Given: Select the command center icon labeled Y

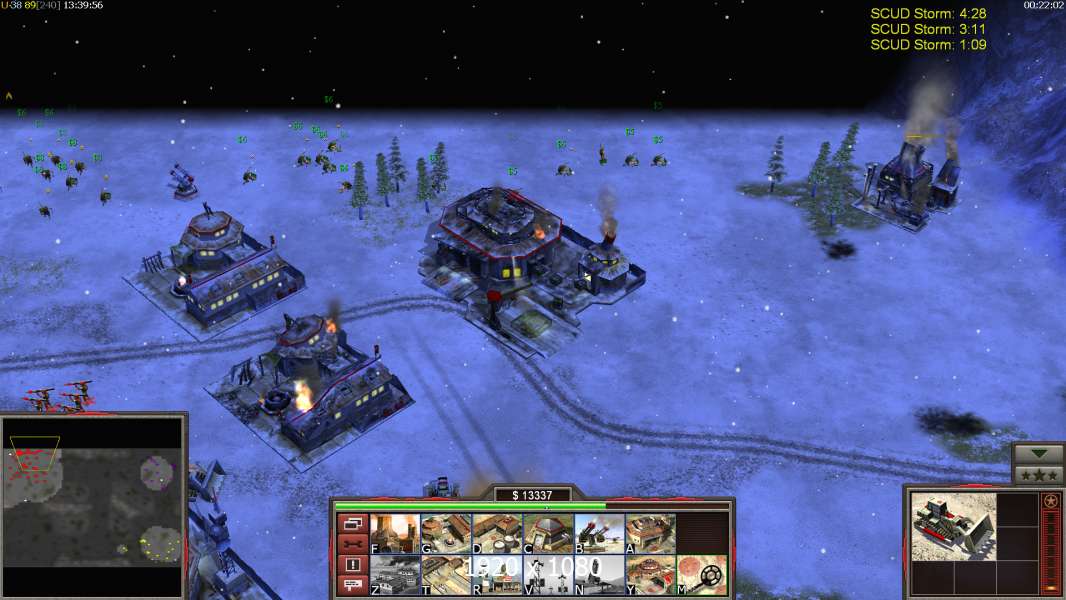Looking at the screenshot, I should click(x=650, y=575).
